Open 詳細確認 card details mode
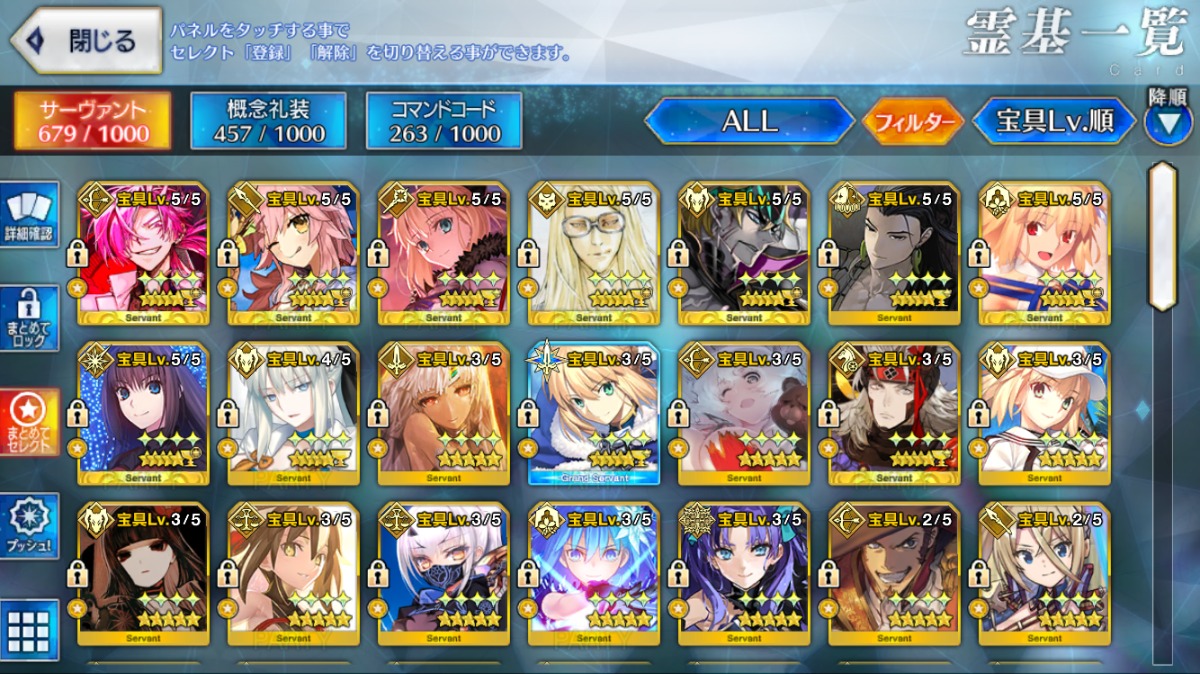 [29, 213]
